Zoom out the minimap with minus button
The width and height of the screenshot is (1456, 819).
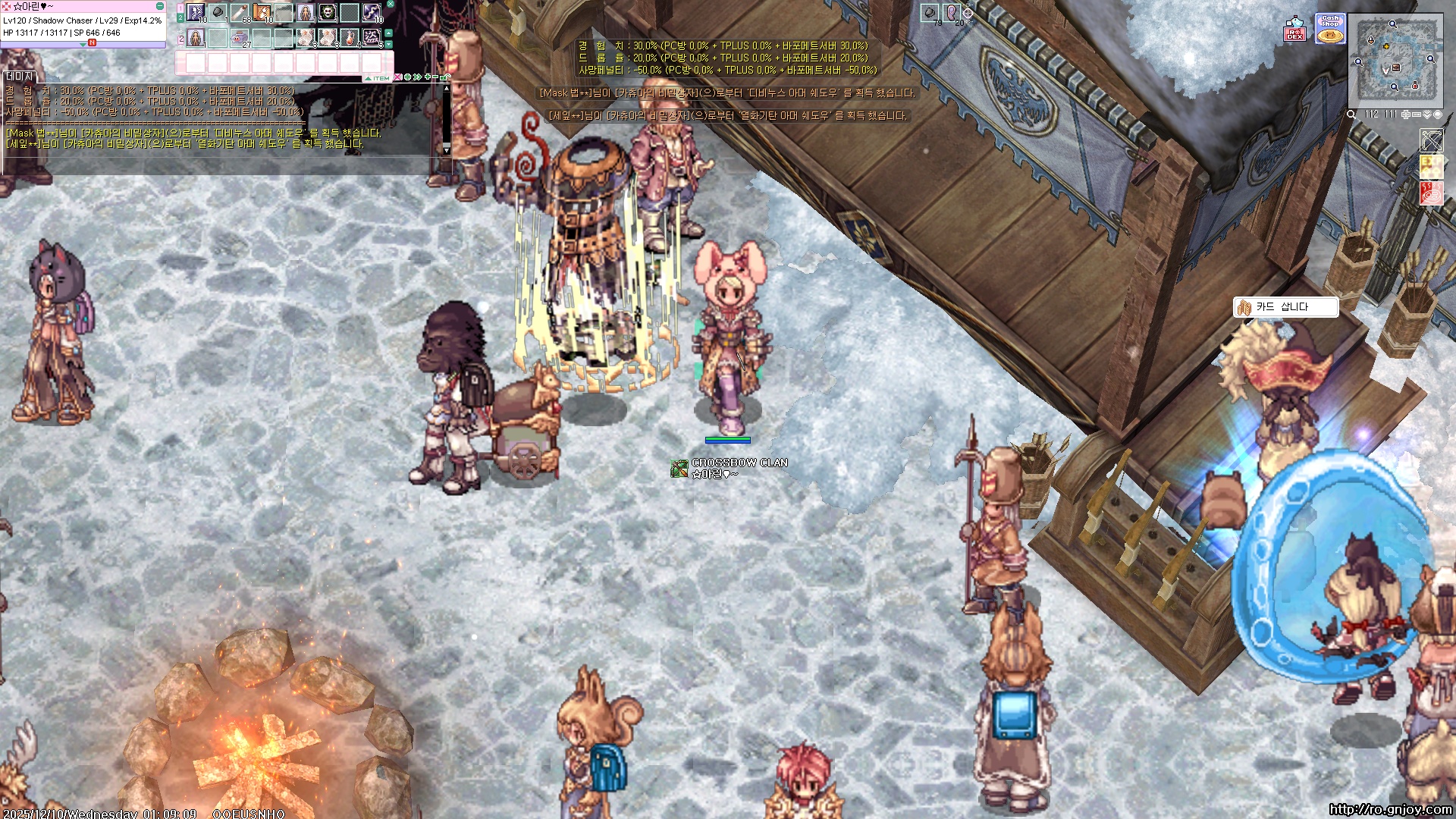click(1416, 115)
